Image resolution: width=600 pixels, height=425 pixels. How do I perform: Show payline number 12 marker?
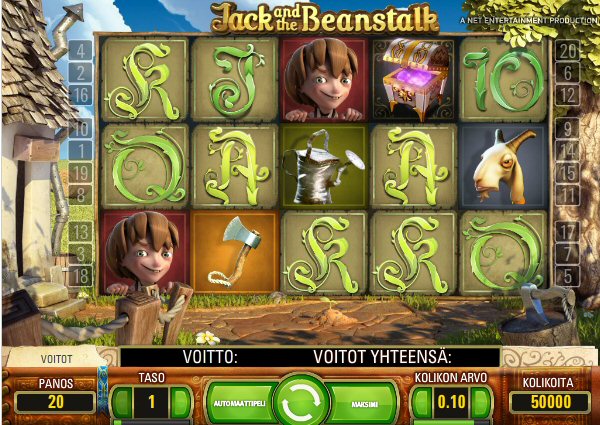567,96
